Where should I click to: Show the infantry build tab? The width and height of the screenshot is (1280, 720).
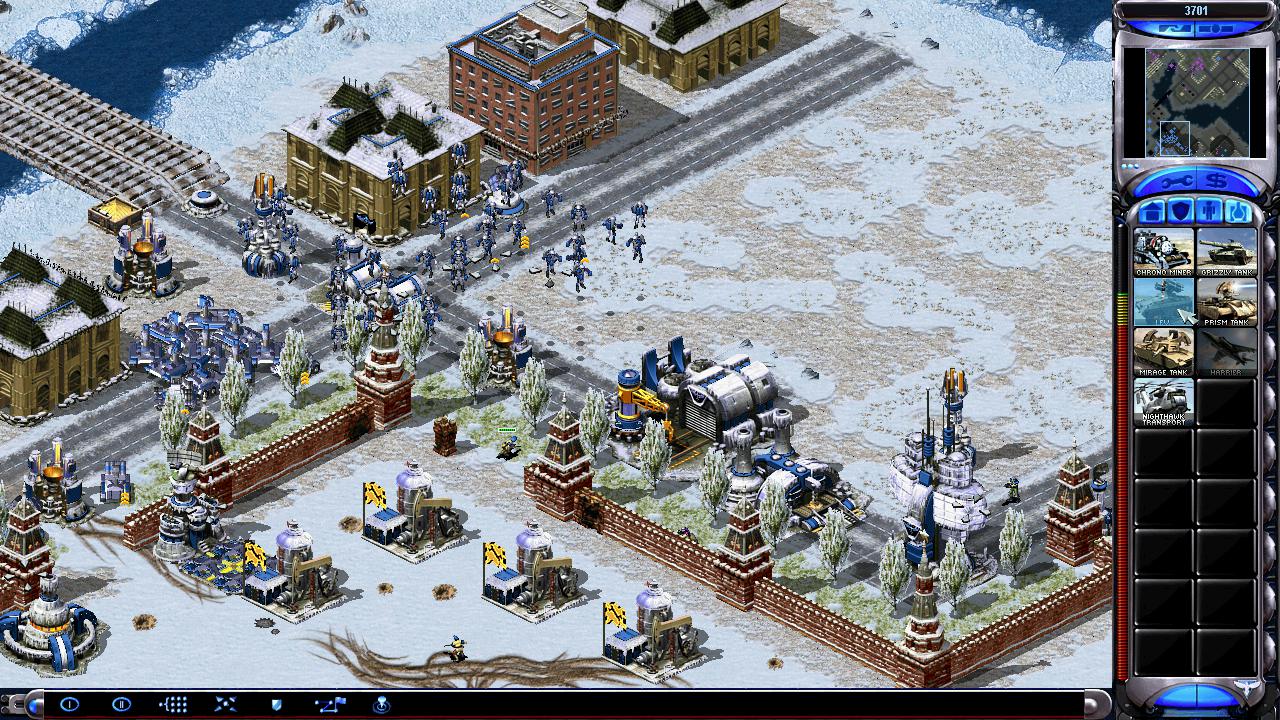click(1209, 212)
